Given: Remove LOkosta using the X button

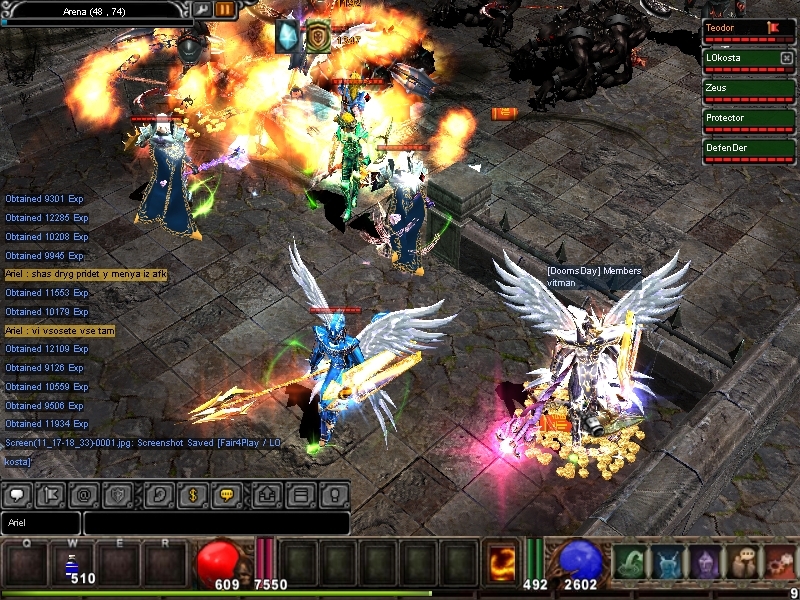Looking at the screenshot, I should 786,58.
